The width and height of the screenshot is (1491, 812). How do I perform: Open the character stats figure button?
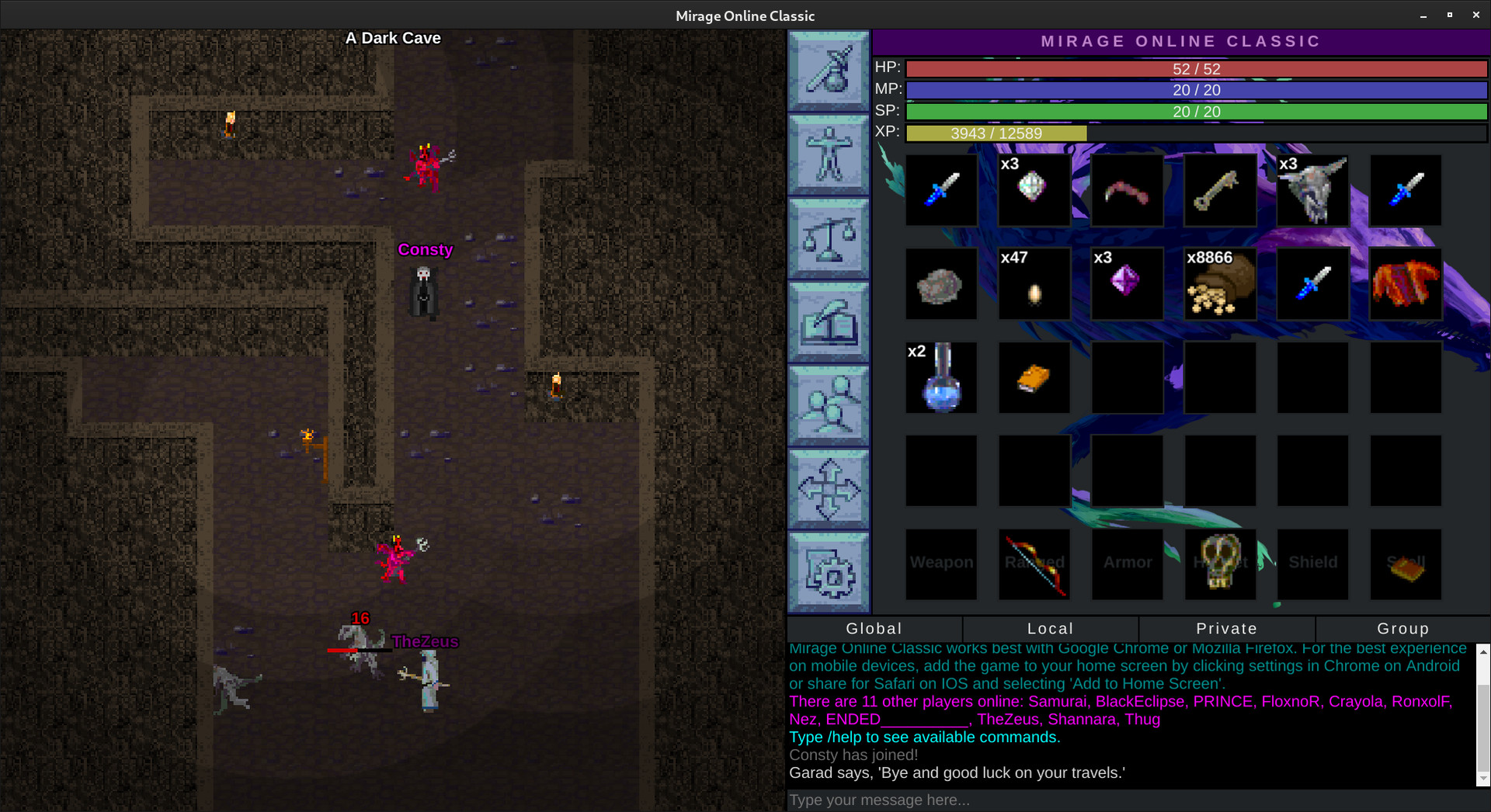point(829,154)
